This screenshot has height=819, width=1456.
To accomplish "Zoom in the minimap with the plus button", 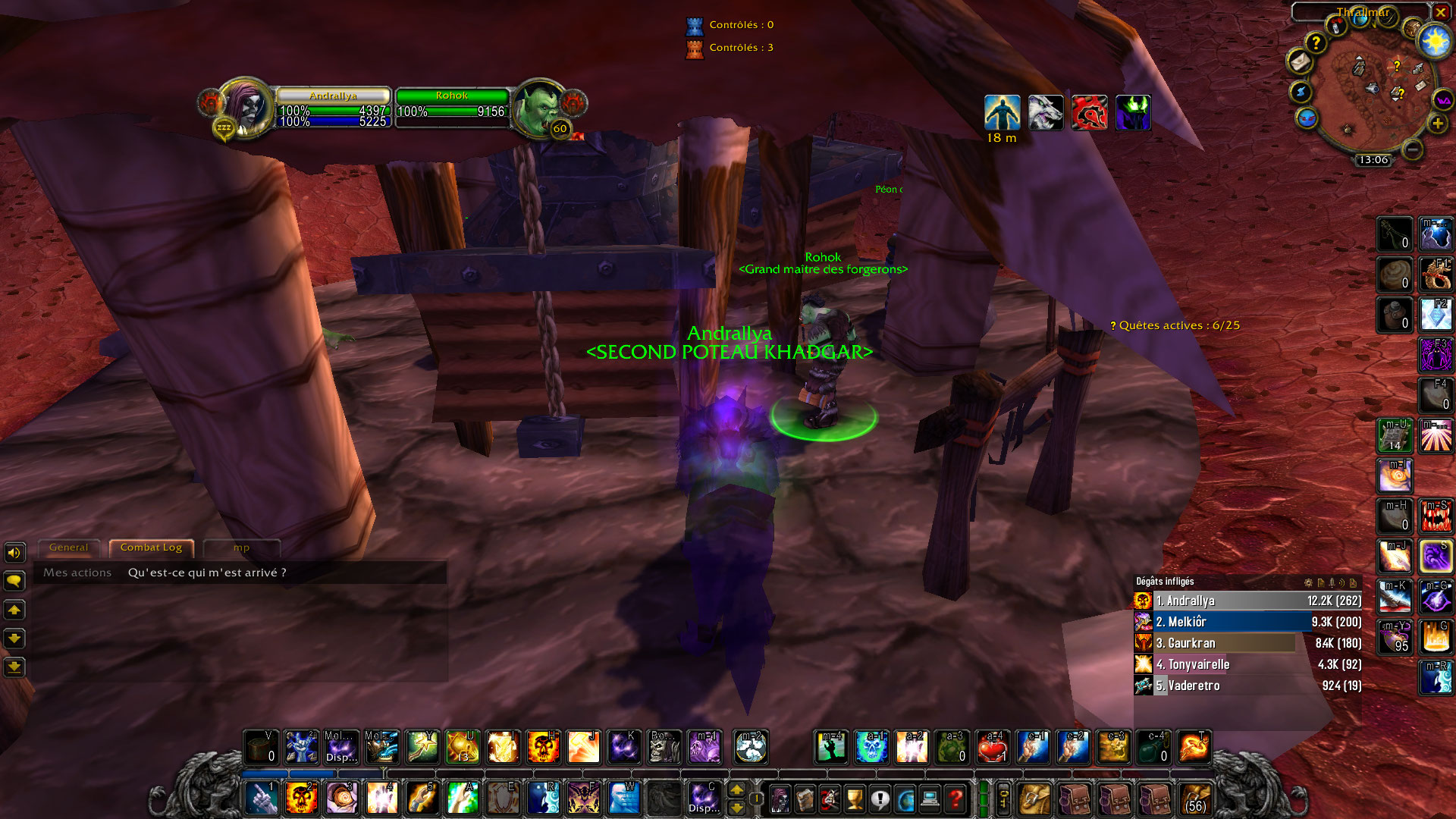I will pyautogui.click(x=1439, y=124).
